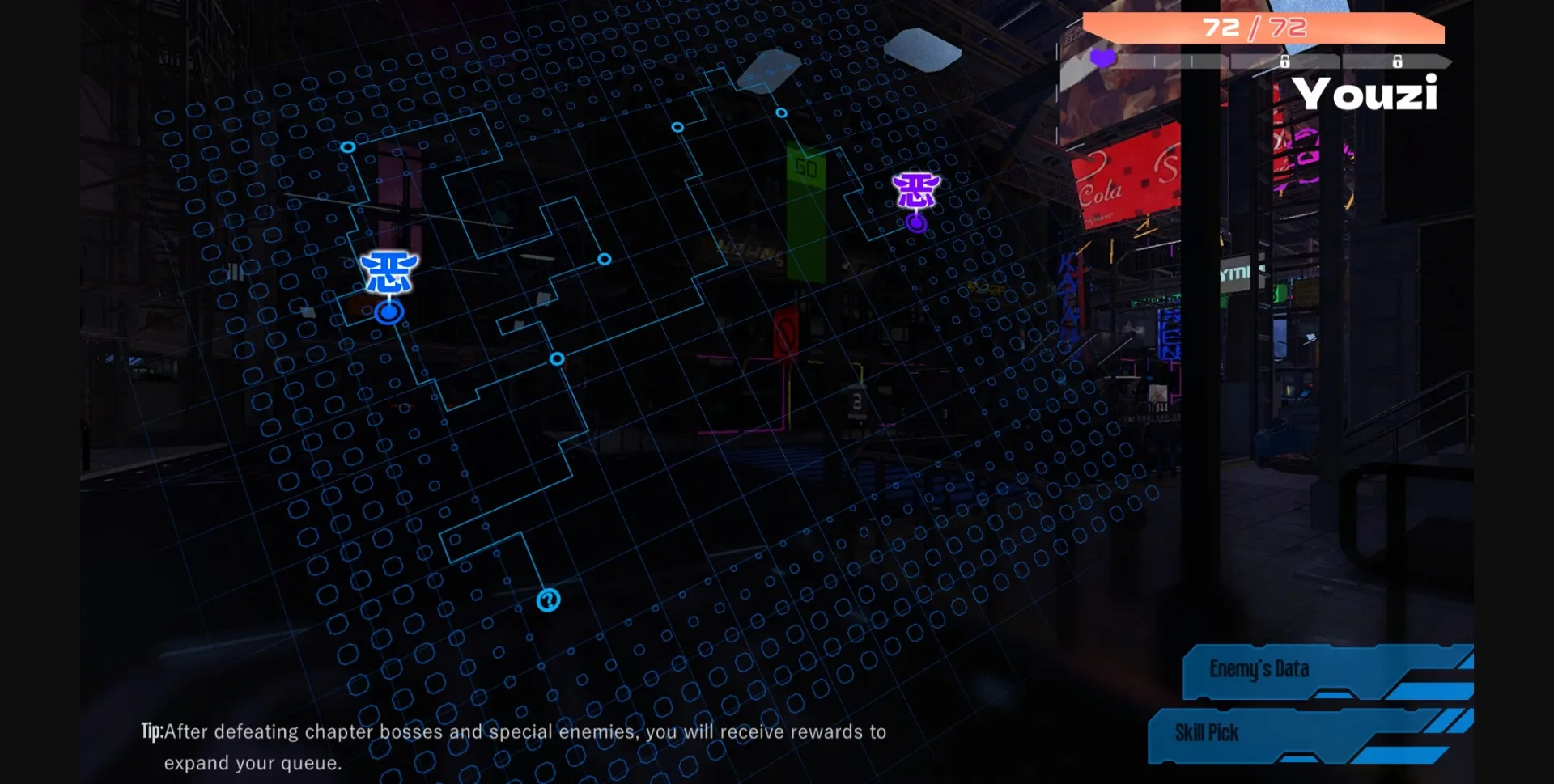Click the circle node beneath the purple enemy icon
Image resolution: width=1554 pixels, height=784 pixels.
click(915, 224)
